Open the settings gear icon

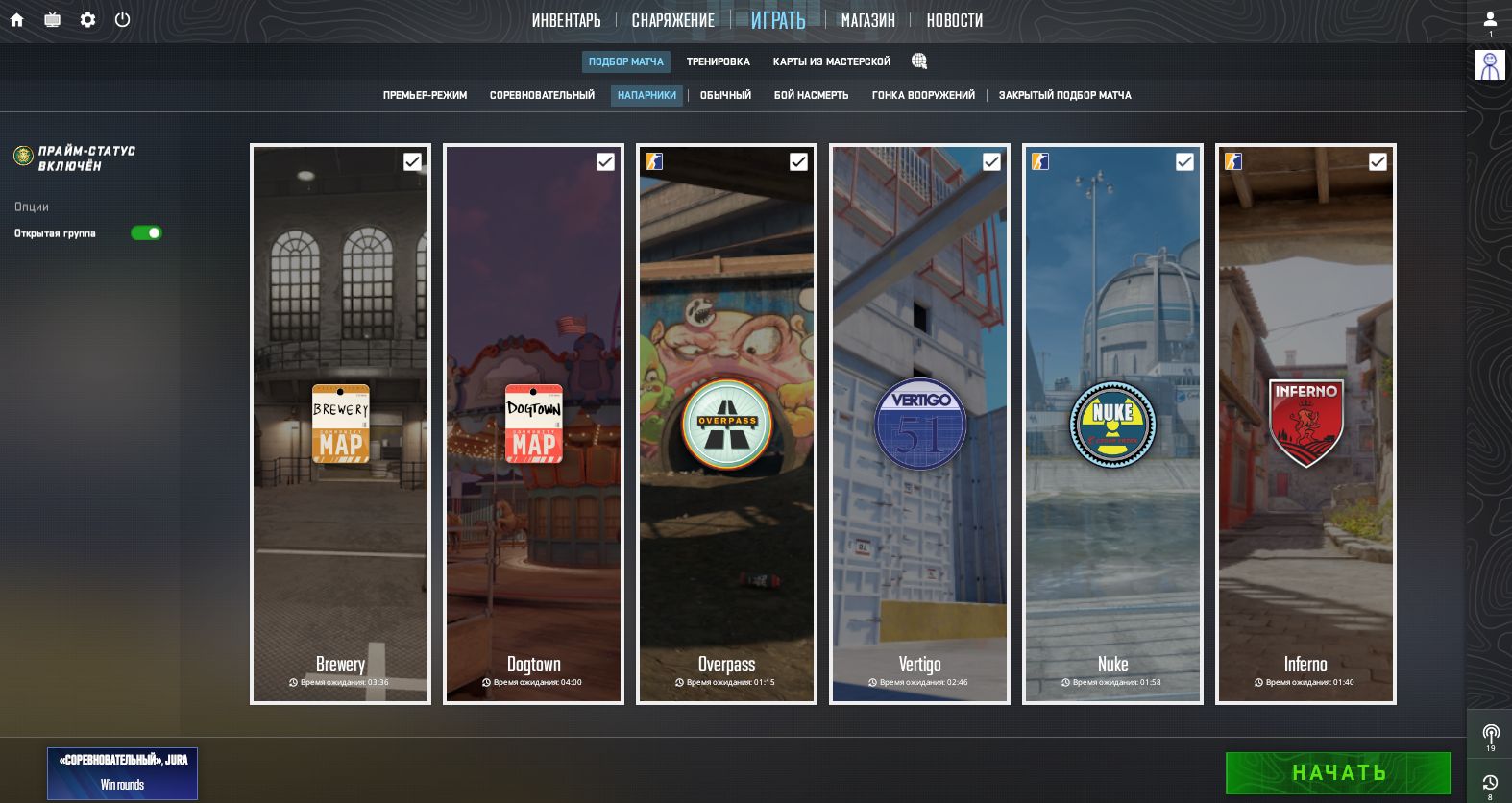(x=87, y=19)
